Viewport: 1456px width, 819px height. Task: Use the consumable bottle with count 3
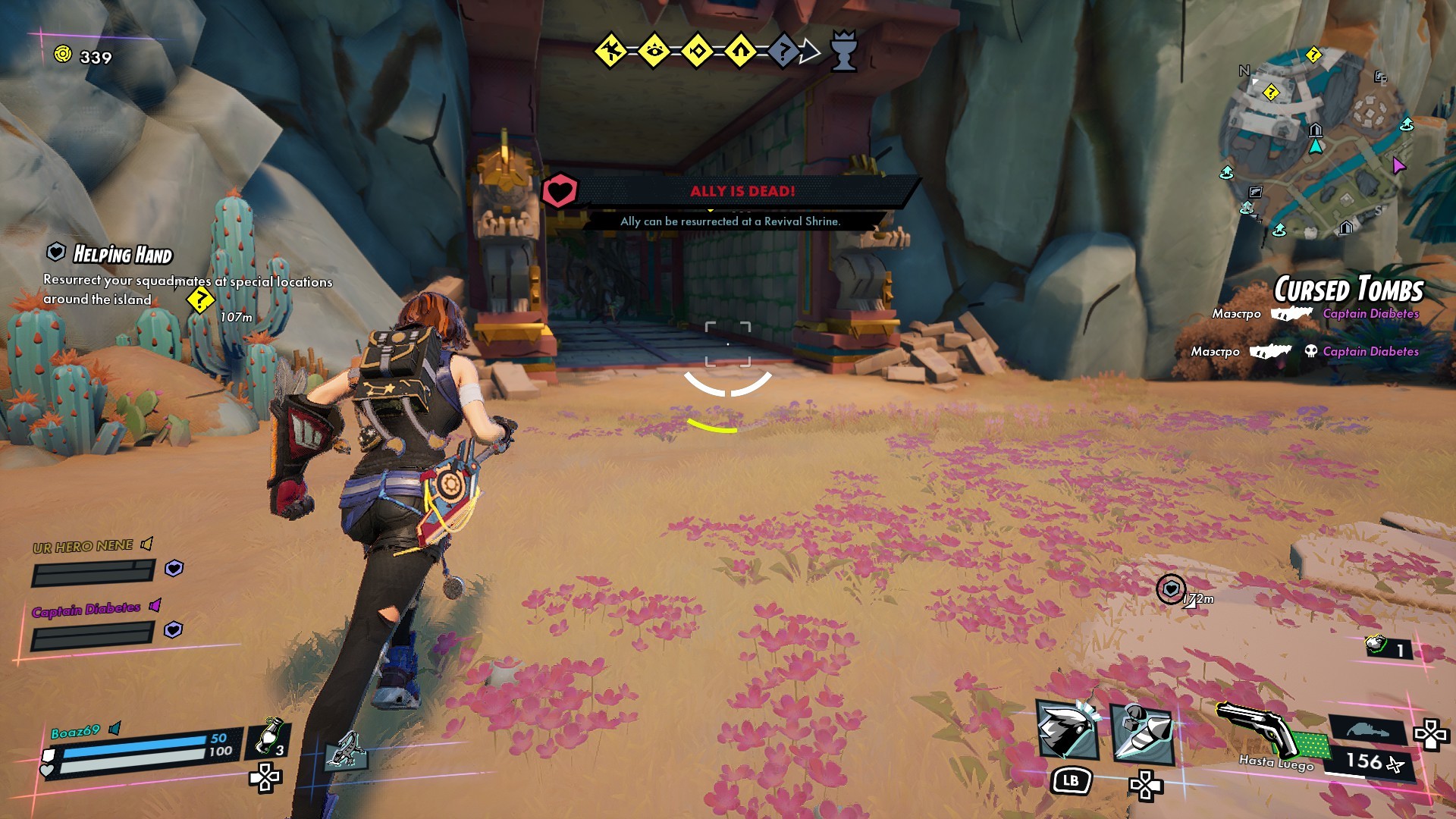coord(268,736)
